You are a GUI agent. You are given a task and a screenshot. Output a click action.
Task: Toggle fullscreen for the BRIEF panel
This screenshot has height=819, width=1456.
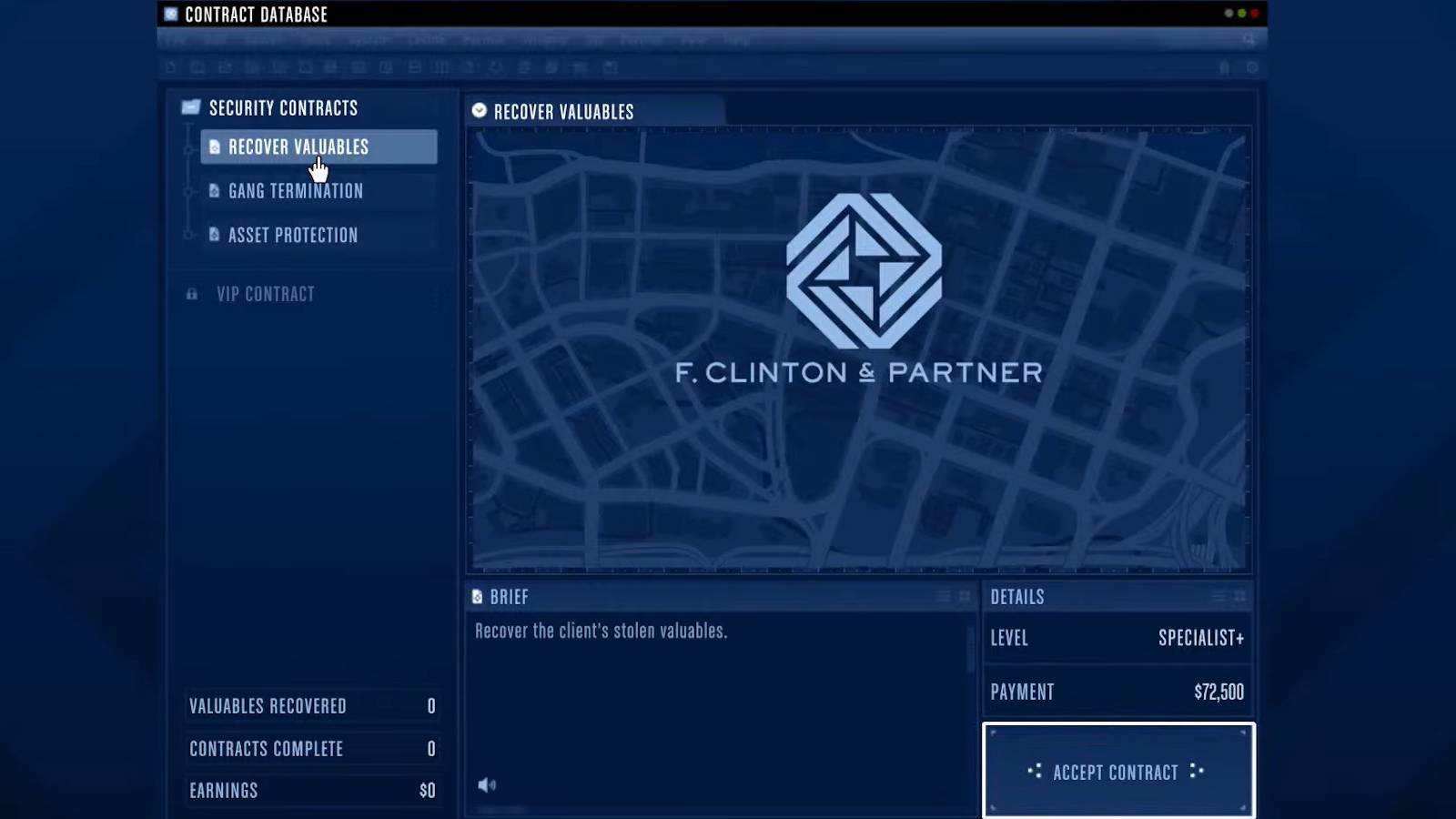point(965,596)
